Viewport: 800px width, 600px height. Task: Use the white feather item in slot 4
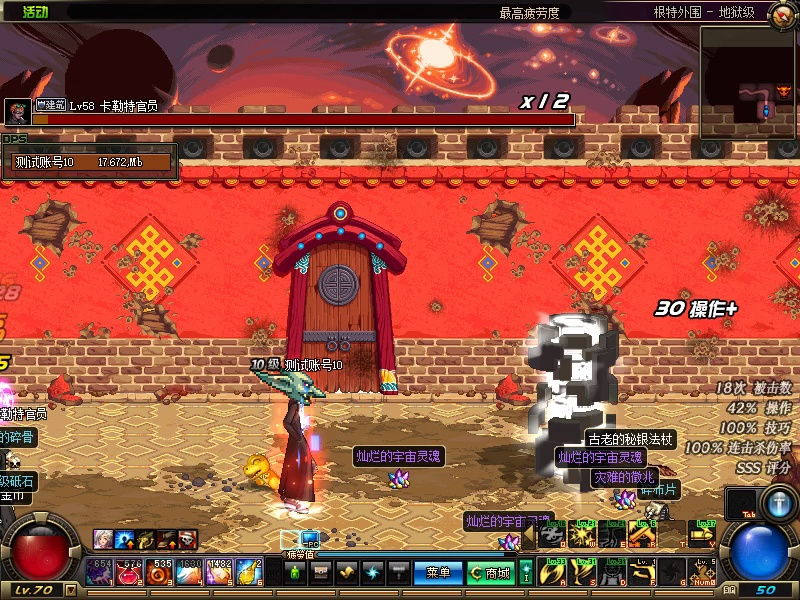pyautogui.click(x=190, y=572)
